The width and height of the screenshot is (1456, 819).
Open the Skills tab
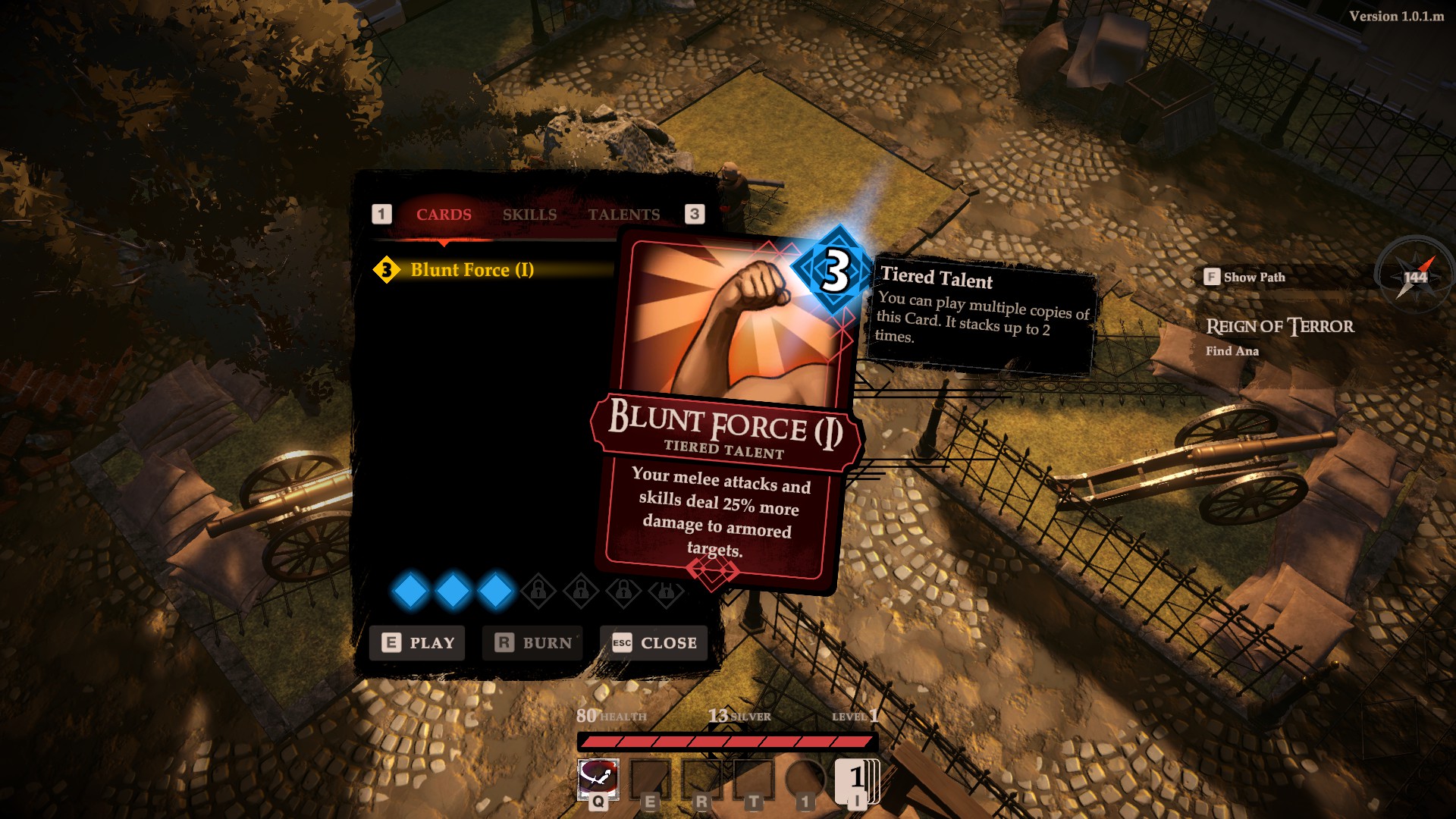tap(529, 215)
